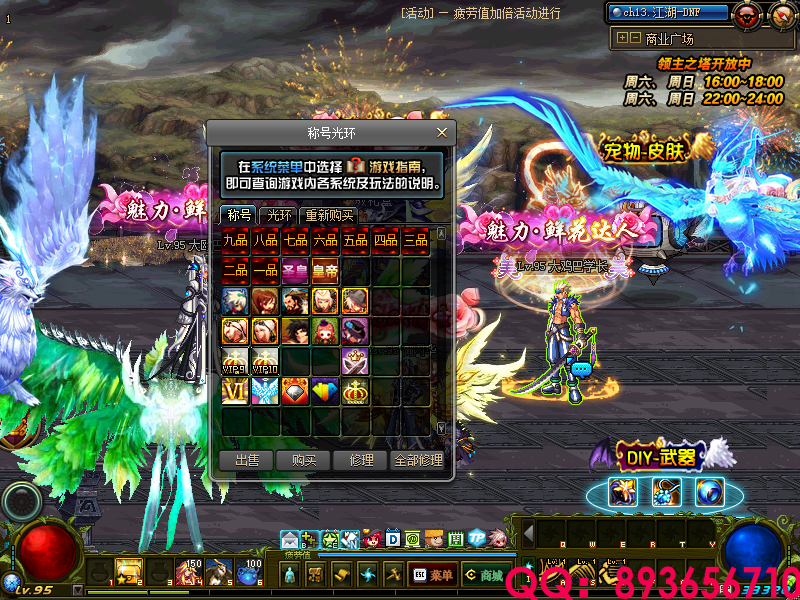The height and width of the screenshot is (600, 800).
Task: Select the 称号 tab
Action: pyautogui.click(x=239, y=215)
